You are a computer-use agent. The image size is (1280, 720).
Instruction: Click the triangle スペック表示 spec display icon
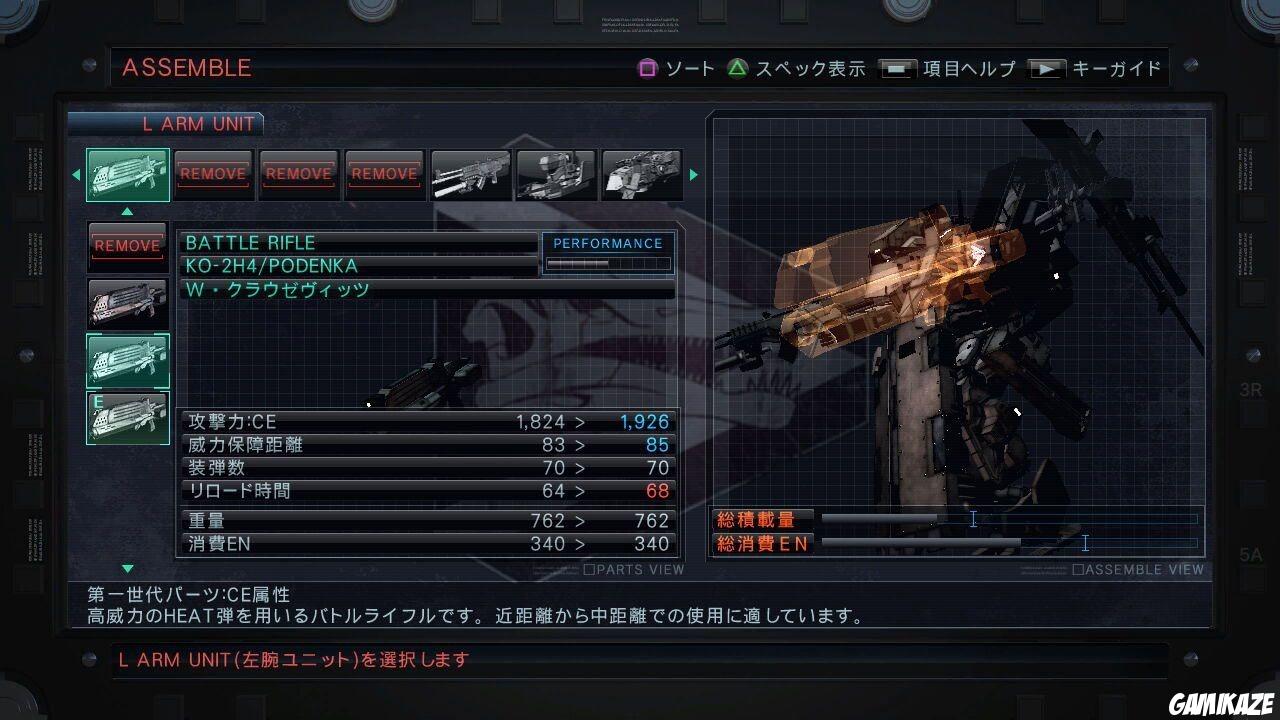tap(737, 68)
